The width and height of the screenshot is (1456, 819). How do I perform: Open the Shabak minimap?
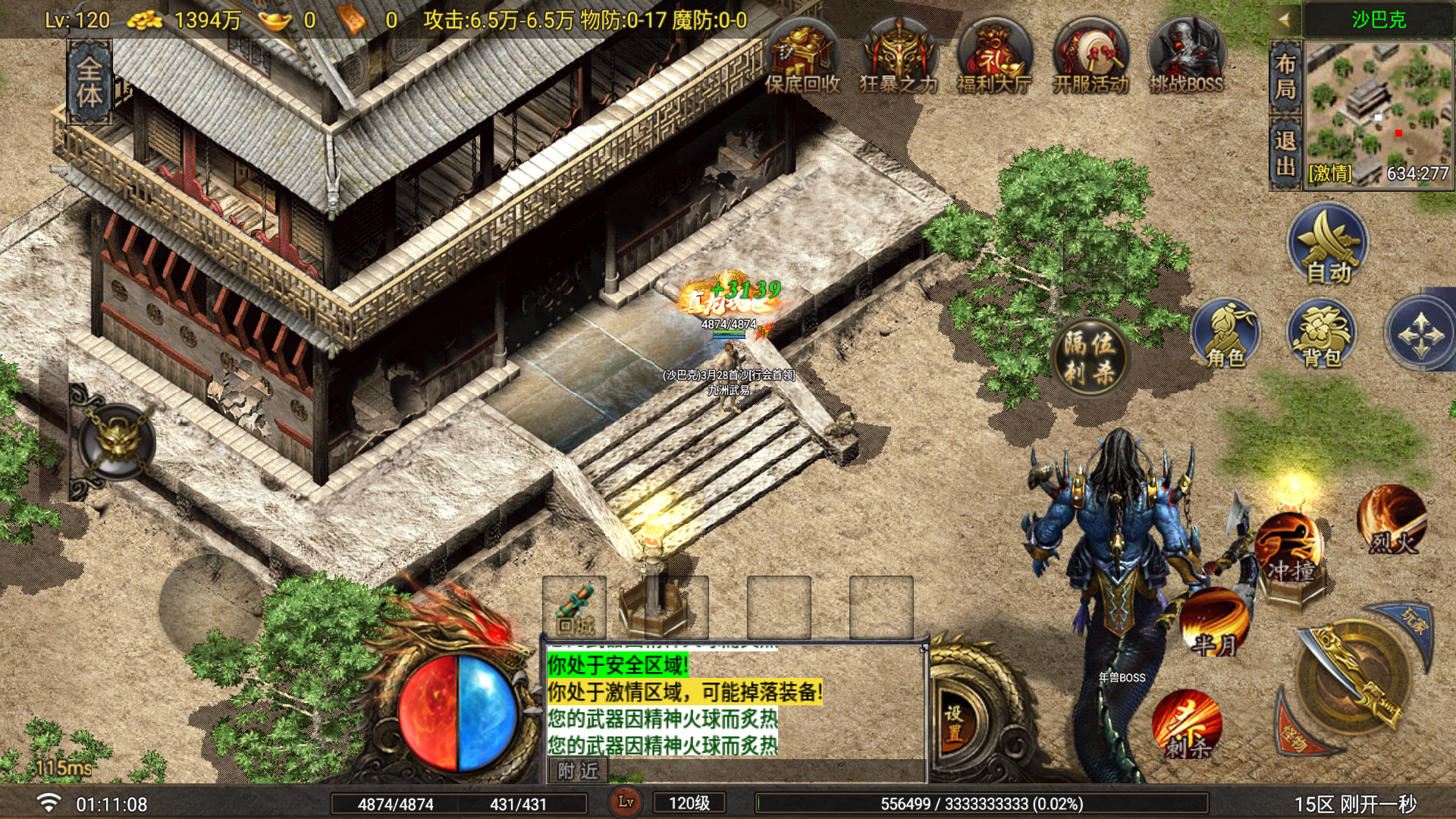tap(1379, 110)
